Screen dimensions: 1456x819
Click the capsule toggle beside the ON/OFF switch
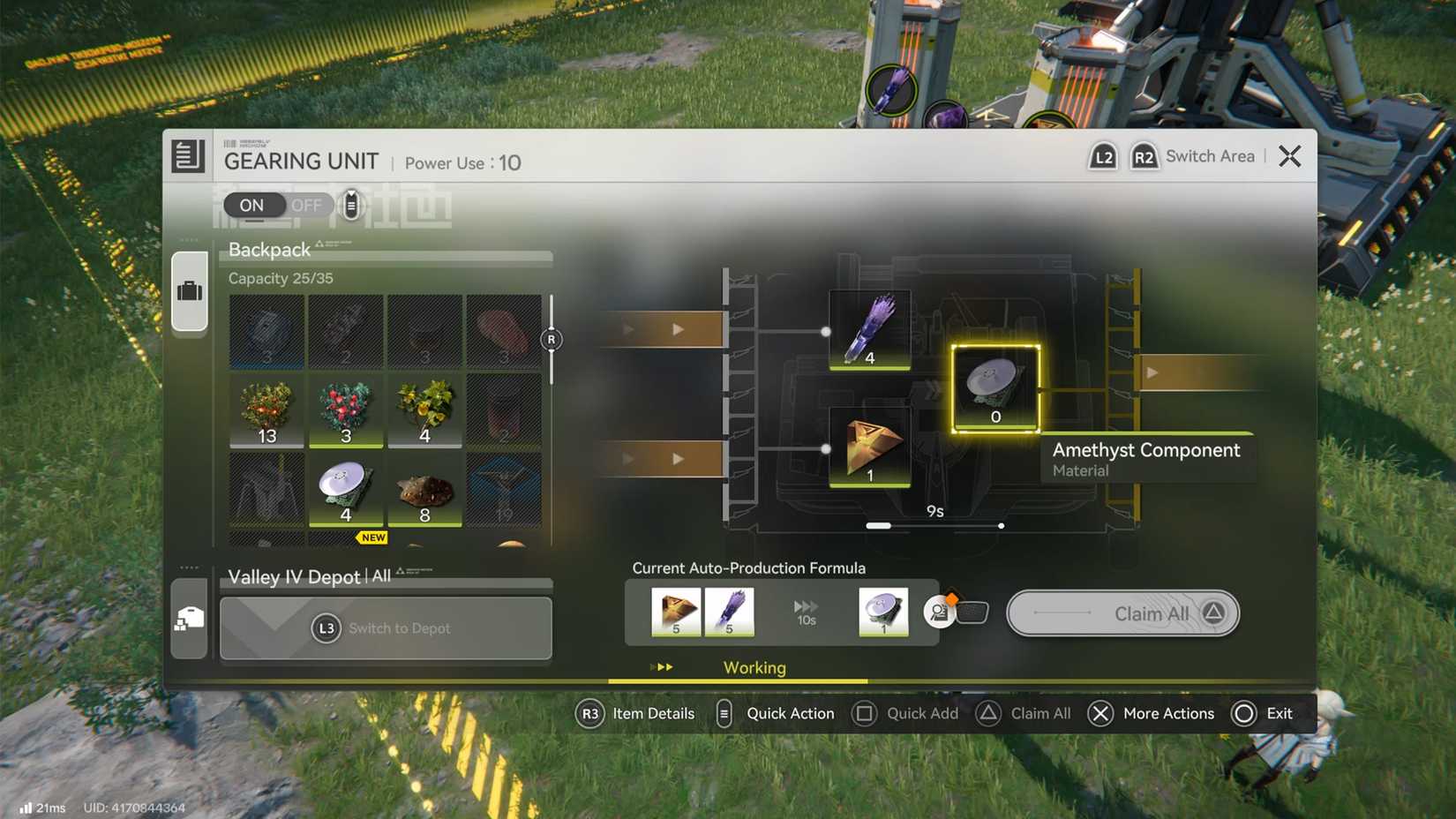[350, 204]
